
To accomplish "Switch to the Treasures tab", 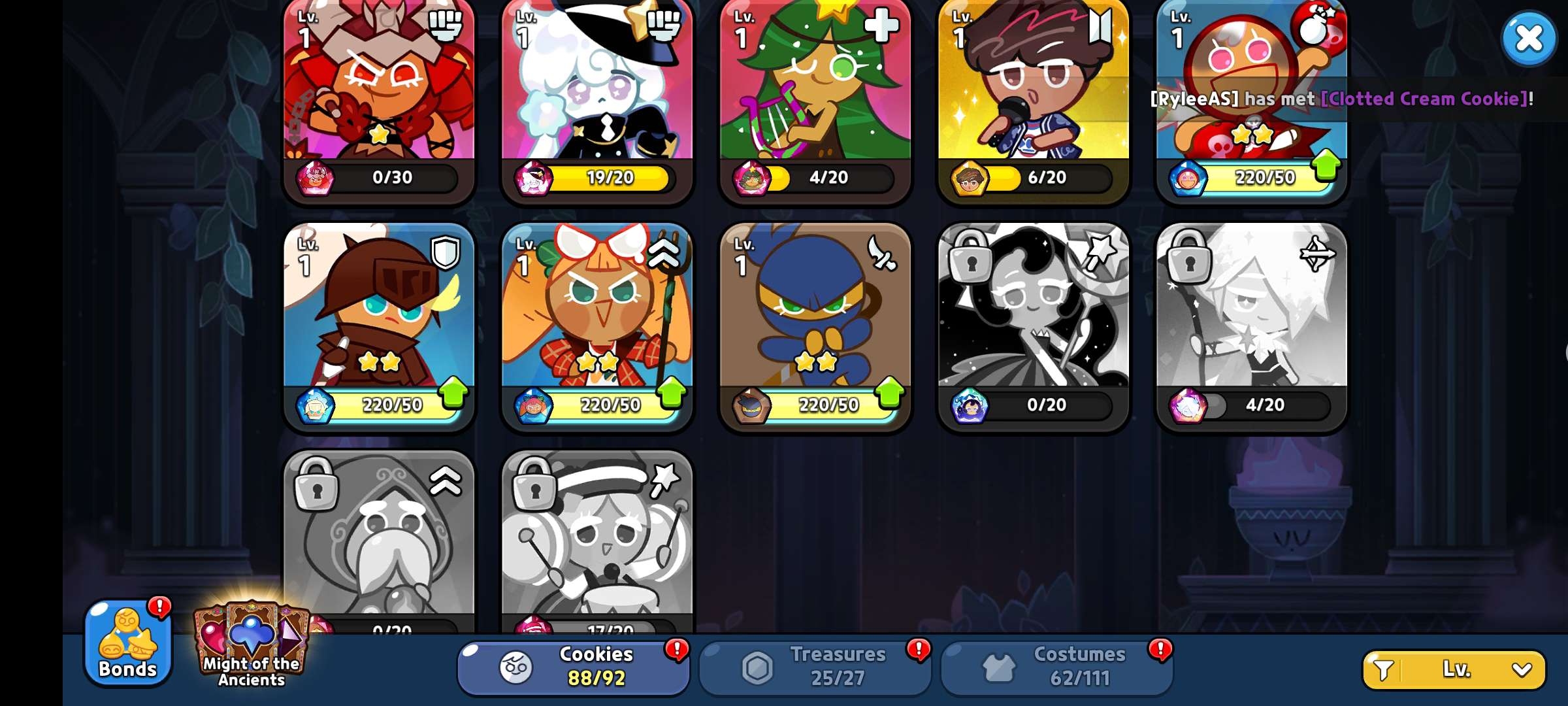I will 815,667.
